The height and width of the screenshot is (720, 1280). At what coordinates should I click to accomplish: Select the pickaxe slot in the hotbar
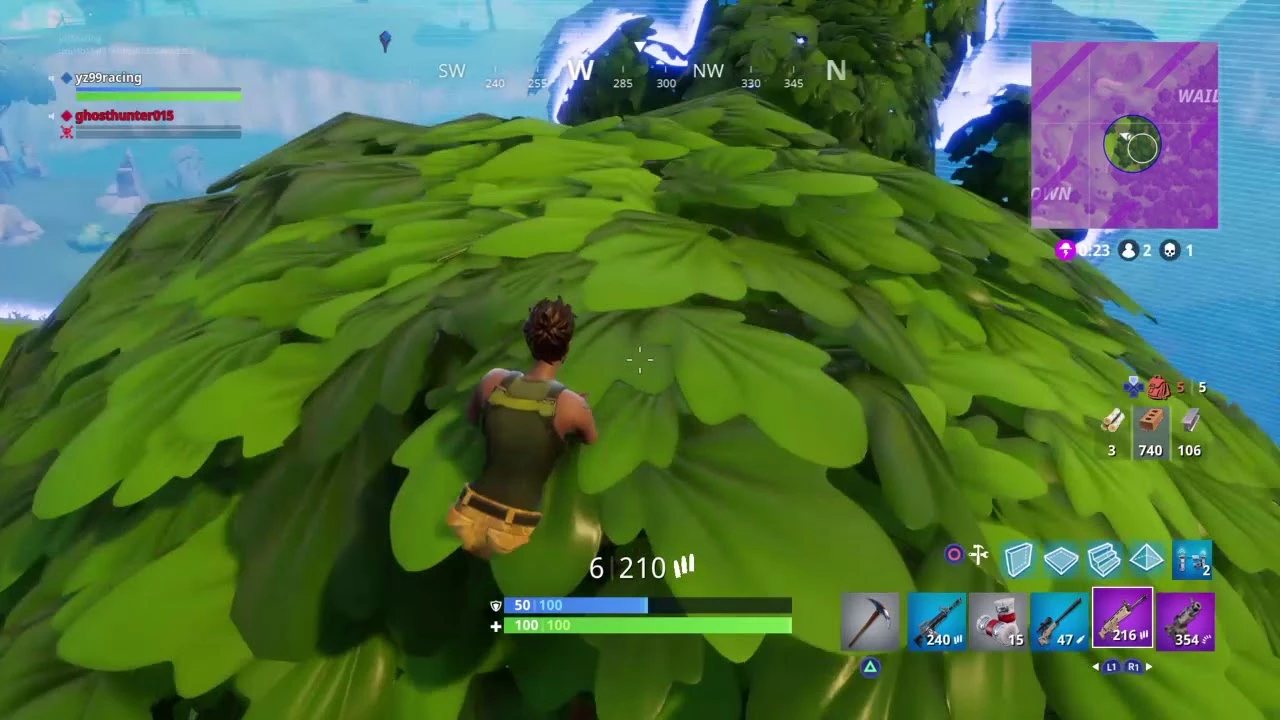(870, 621)
